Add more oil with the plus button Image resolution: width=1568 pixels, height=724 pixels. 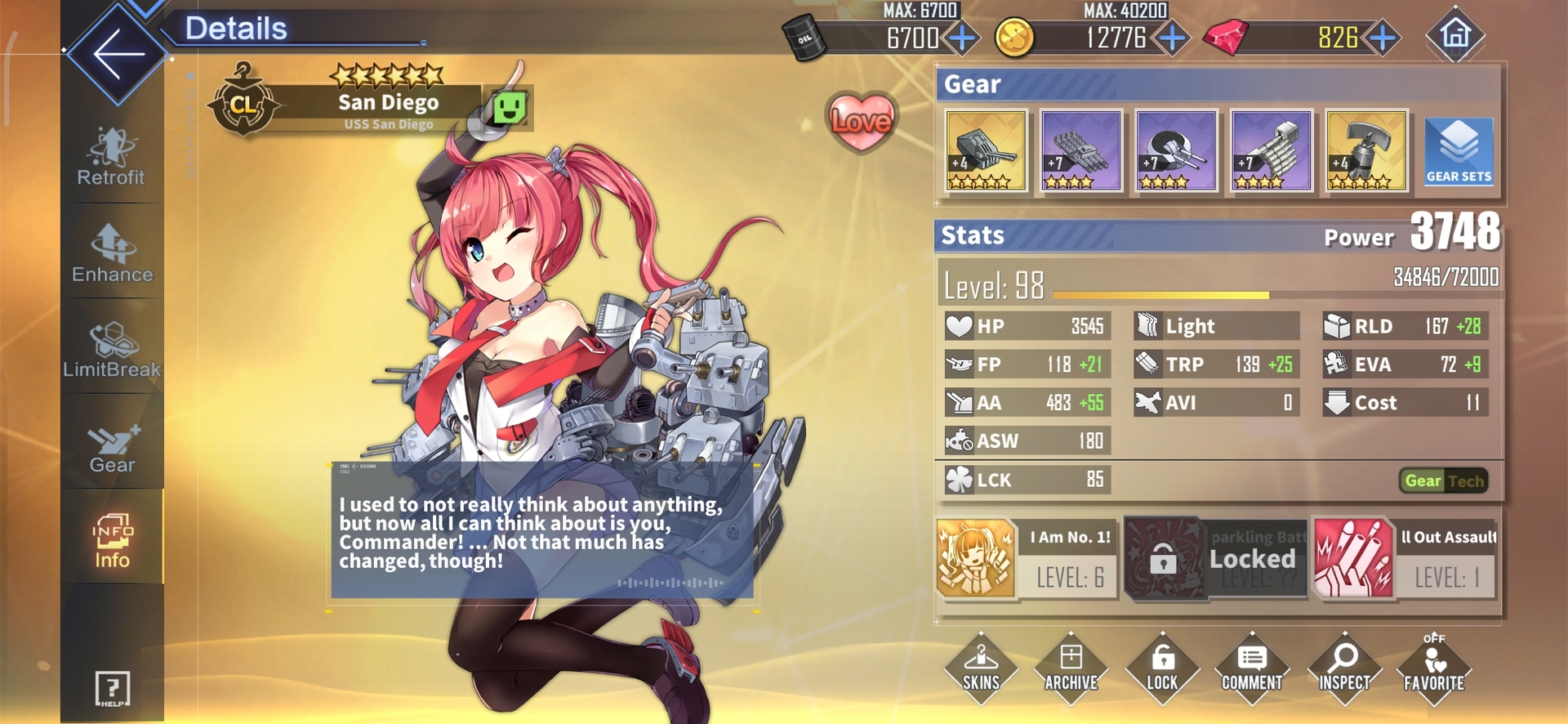[x=963, y=38]
